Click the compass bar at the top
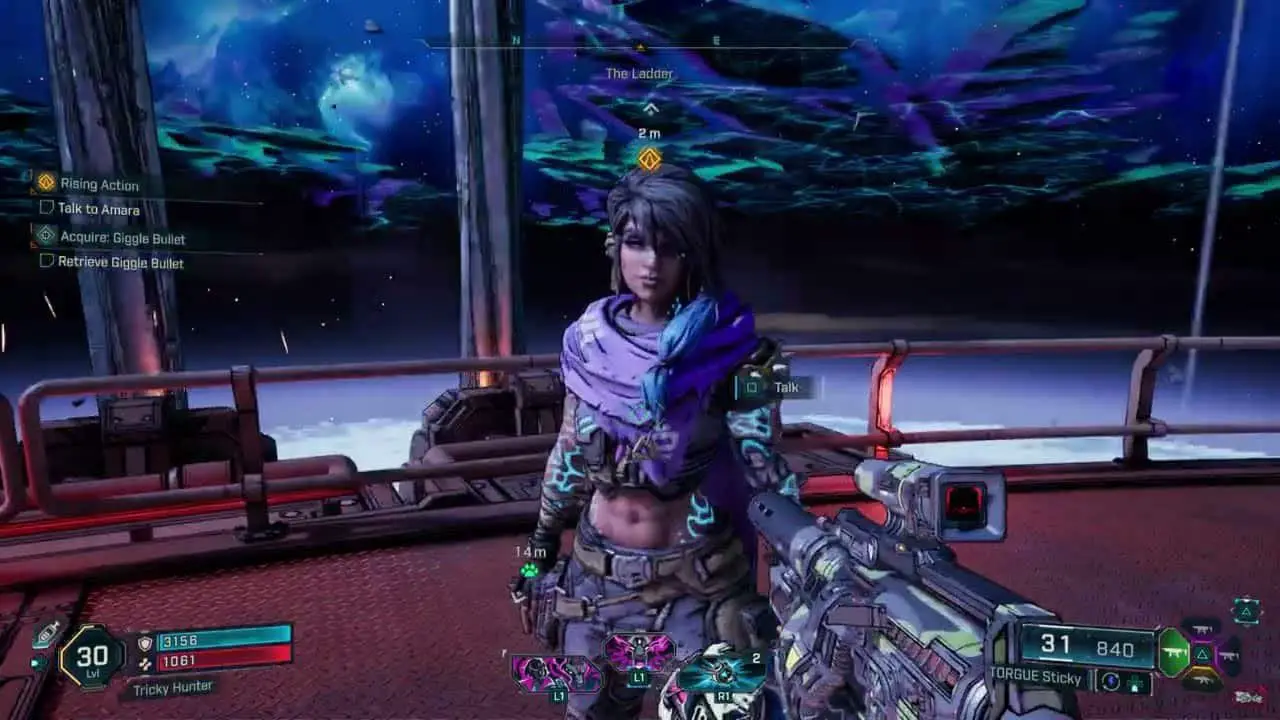Screen dimensions: 1280x720 (x=640, y=44)
